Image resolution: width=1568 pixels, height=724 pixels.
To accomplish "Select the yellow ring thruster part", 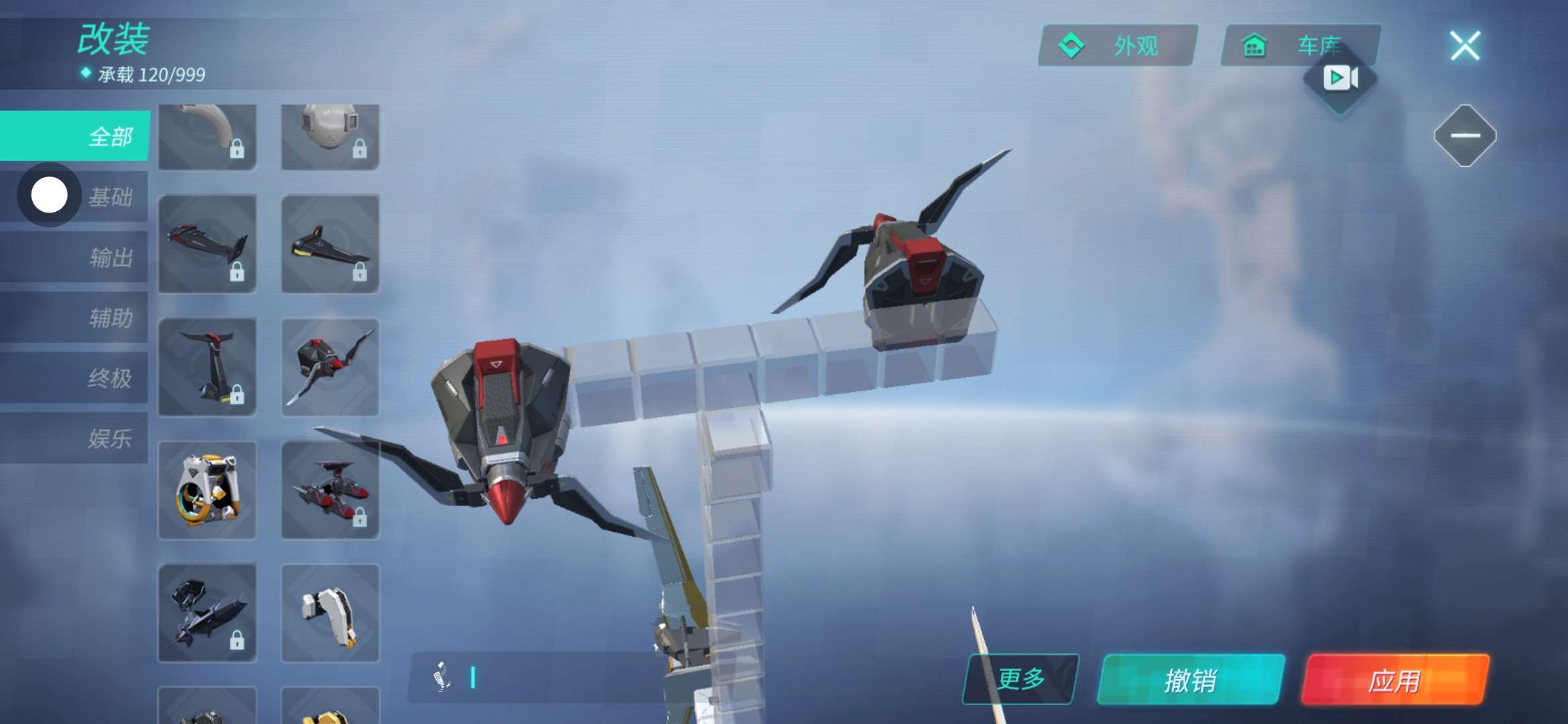I will pos(207,490).
